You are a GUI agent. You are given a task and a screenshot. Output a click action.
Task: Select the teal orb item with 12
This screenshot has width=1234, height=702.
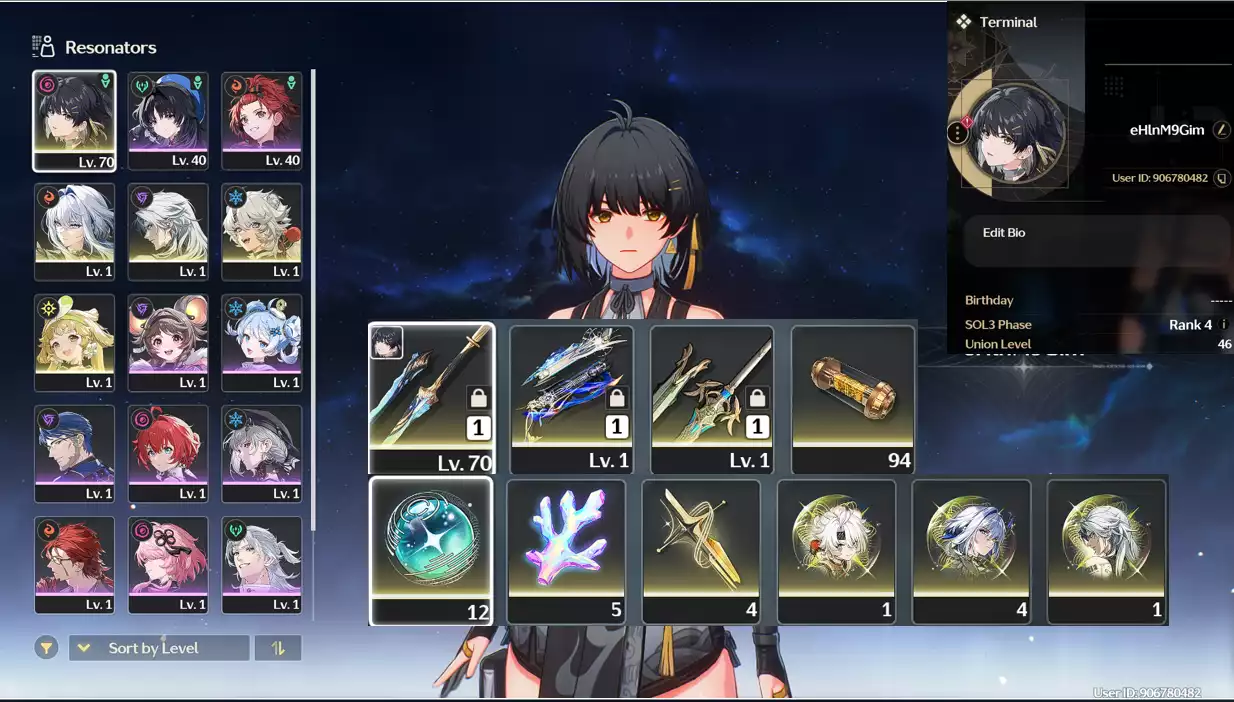pyautogui.click(x=431, y=550)
